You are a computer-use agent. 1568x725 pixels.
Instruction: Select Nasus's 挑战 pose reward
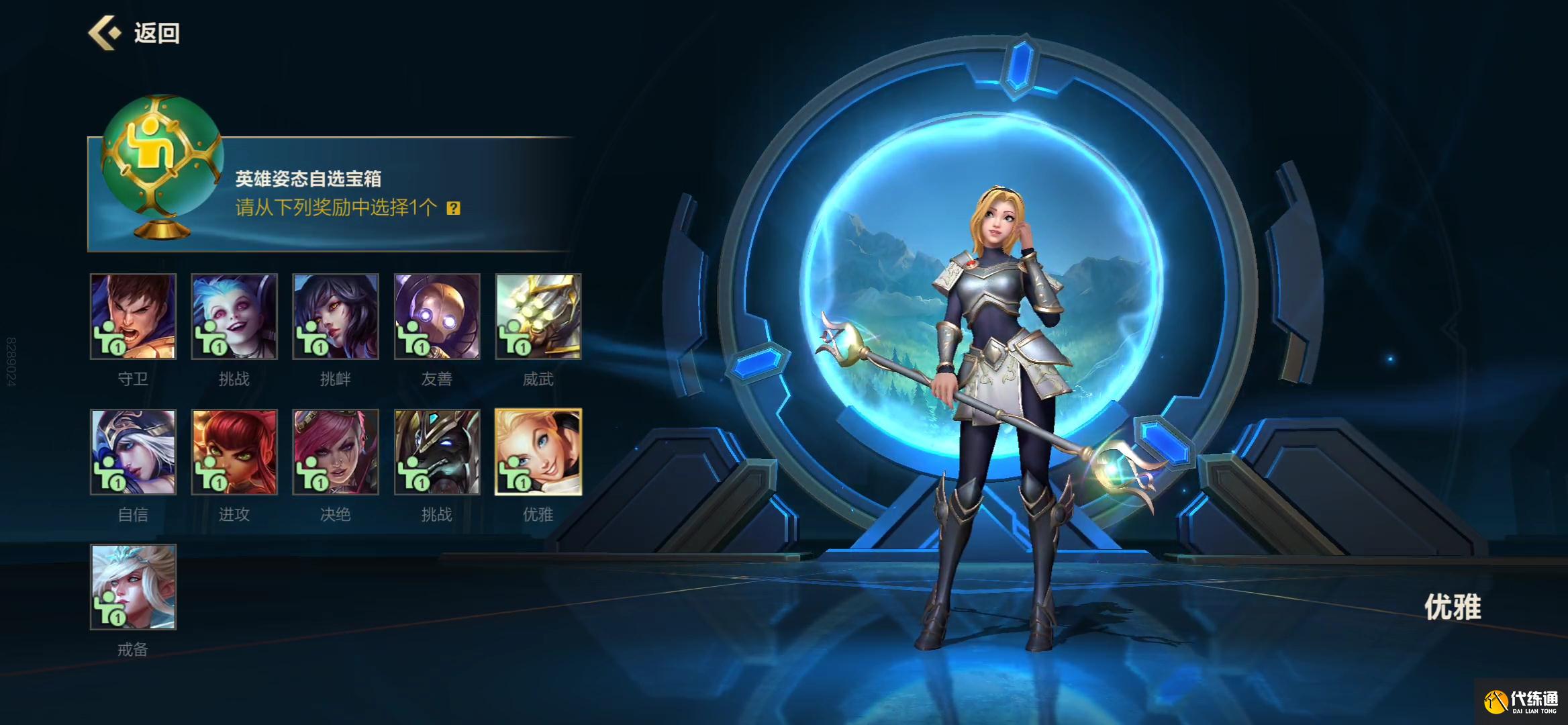(437, 452)
